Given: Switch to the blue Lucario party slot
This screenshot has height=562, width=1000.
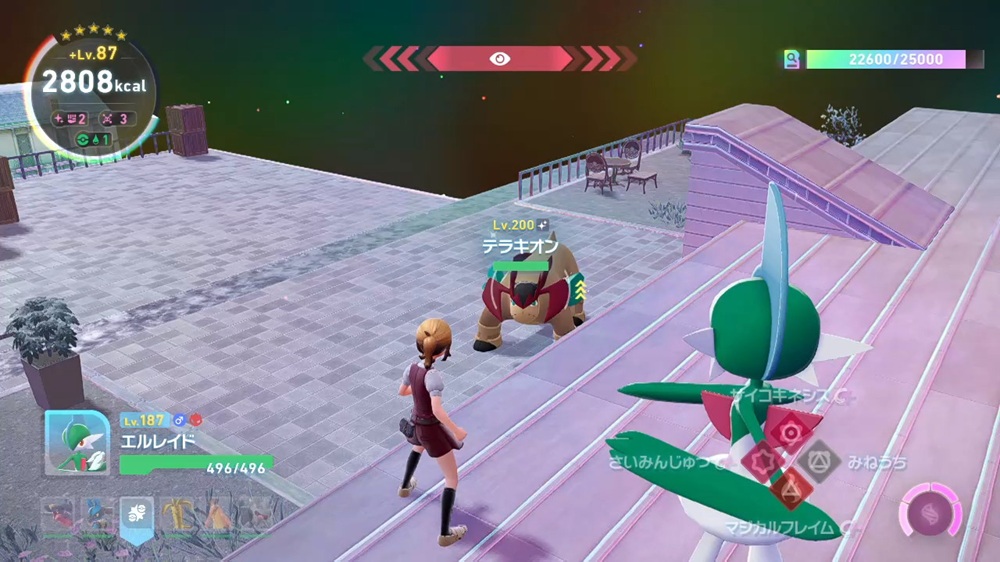Looking at the screenshot, I should point(96,515).
